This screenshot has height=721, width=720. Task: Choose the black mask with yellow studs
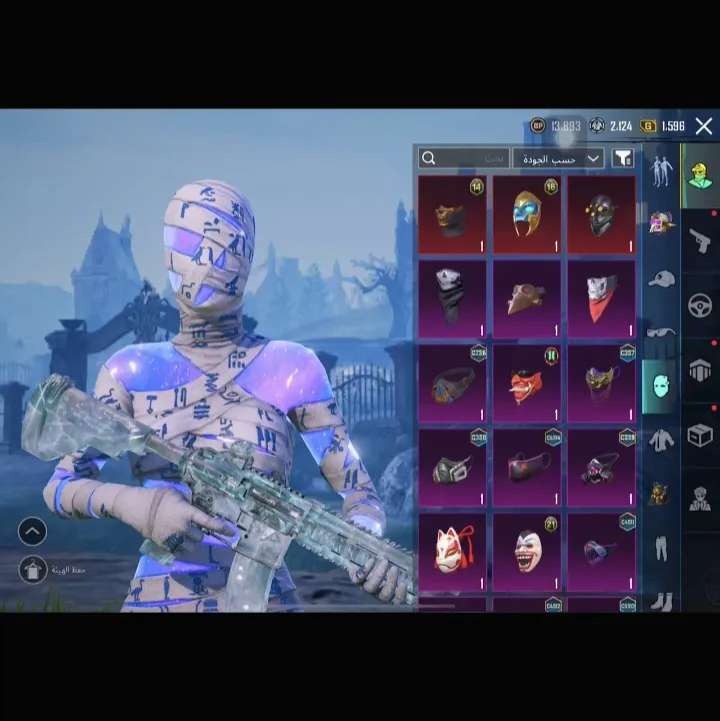(x=601, y=215)
